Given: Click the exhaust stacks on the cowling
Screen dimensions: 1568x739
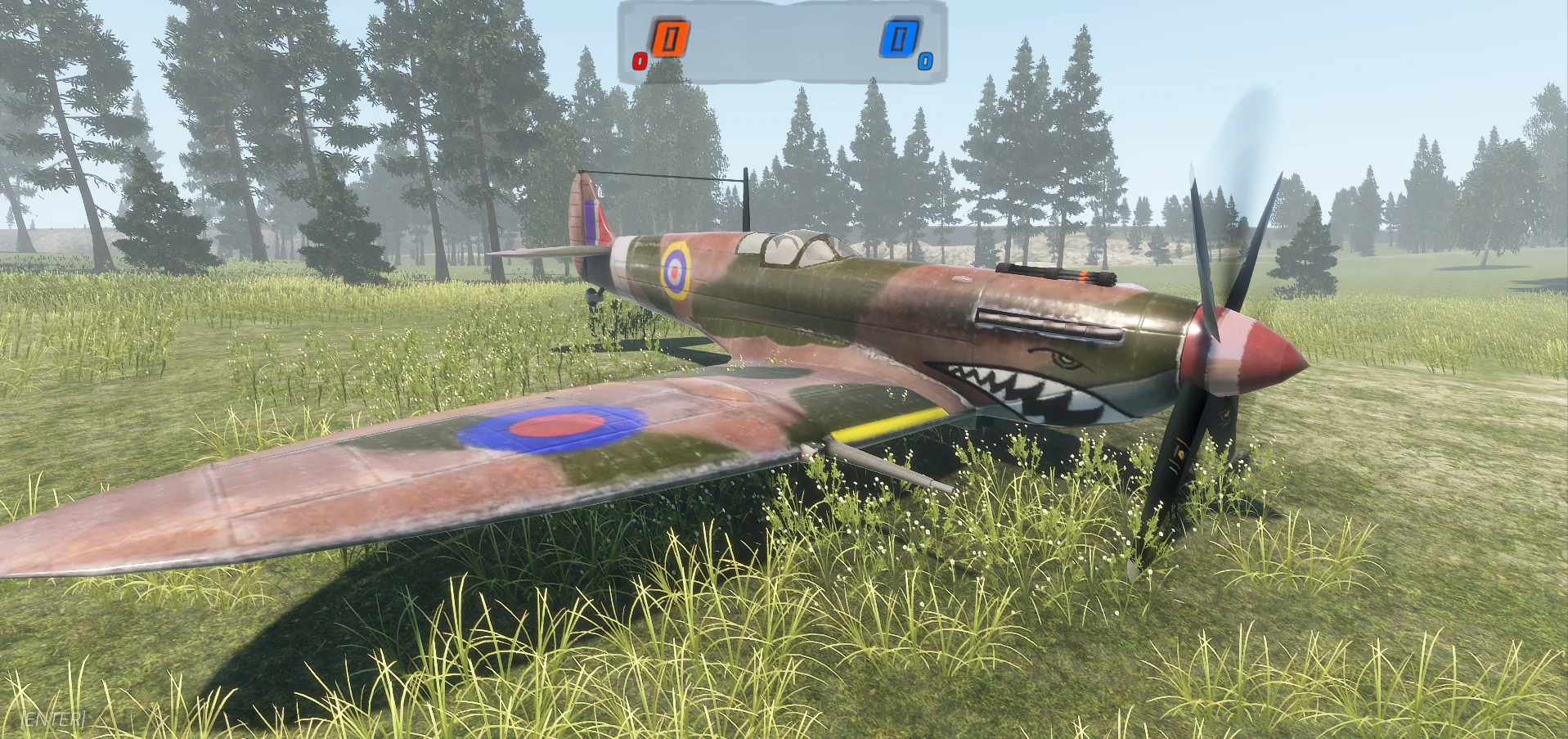Looking at the screenshot, I should click(1051, 322).
